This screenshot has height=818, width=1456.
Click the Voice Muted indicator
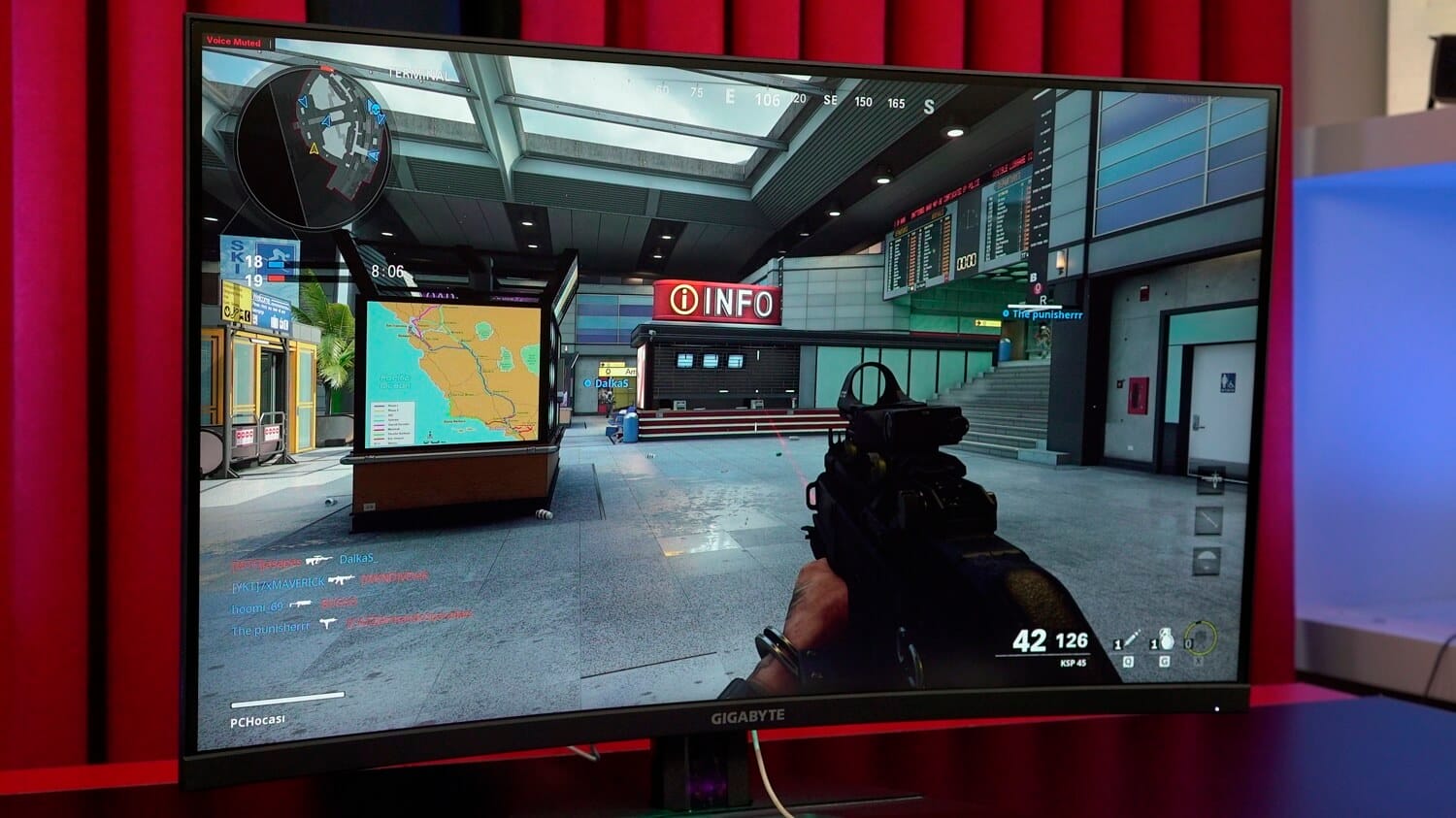pos(233,43)
